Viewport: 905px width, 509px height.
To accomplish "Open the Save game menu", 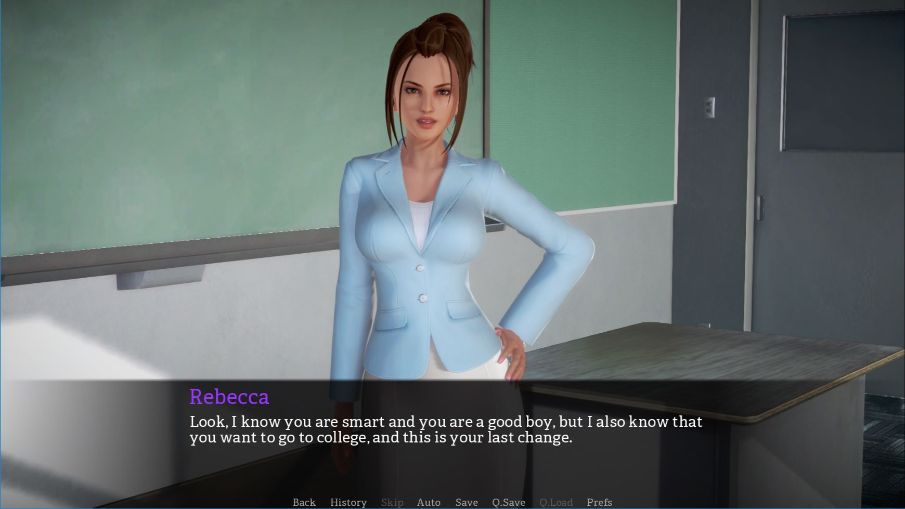I will coord(466,502).
